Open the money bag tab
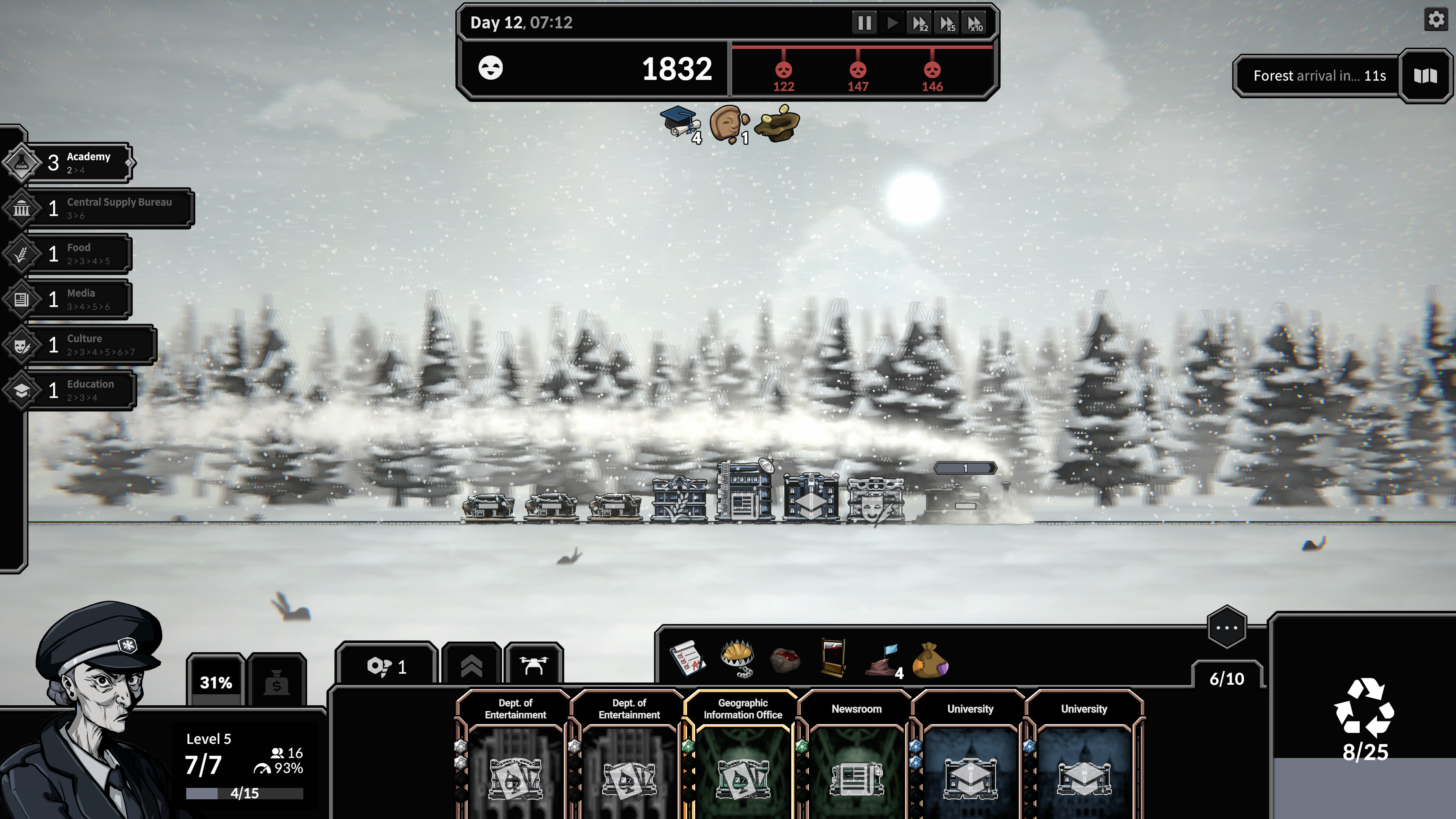1456x819 pixels. (276, 683)
